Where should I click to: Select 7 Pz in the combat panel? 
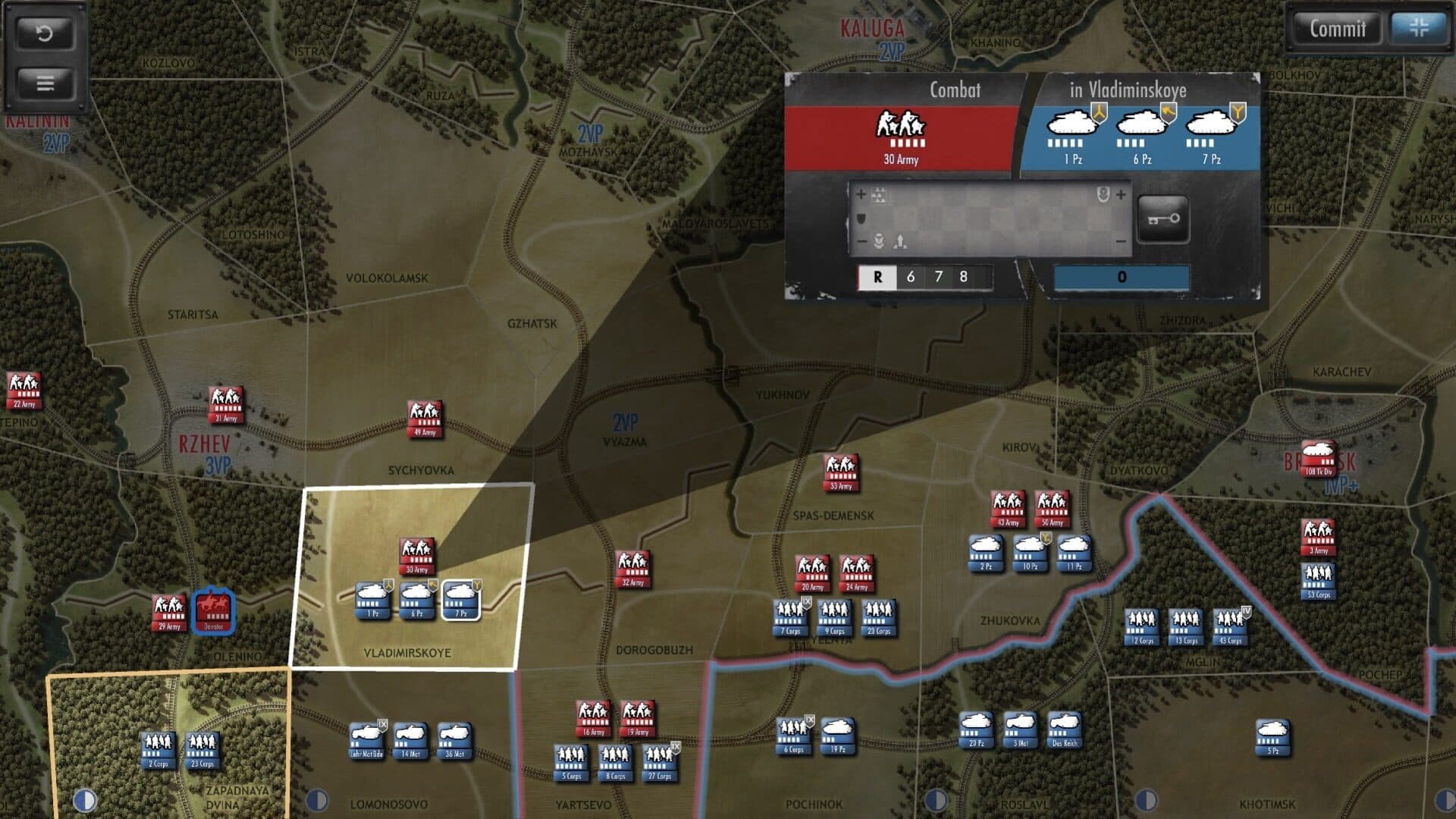click(x=1211, y=135)
